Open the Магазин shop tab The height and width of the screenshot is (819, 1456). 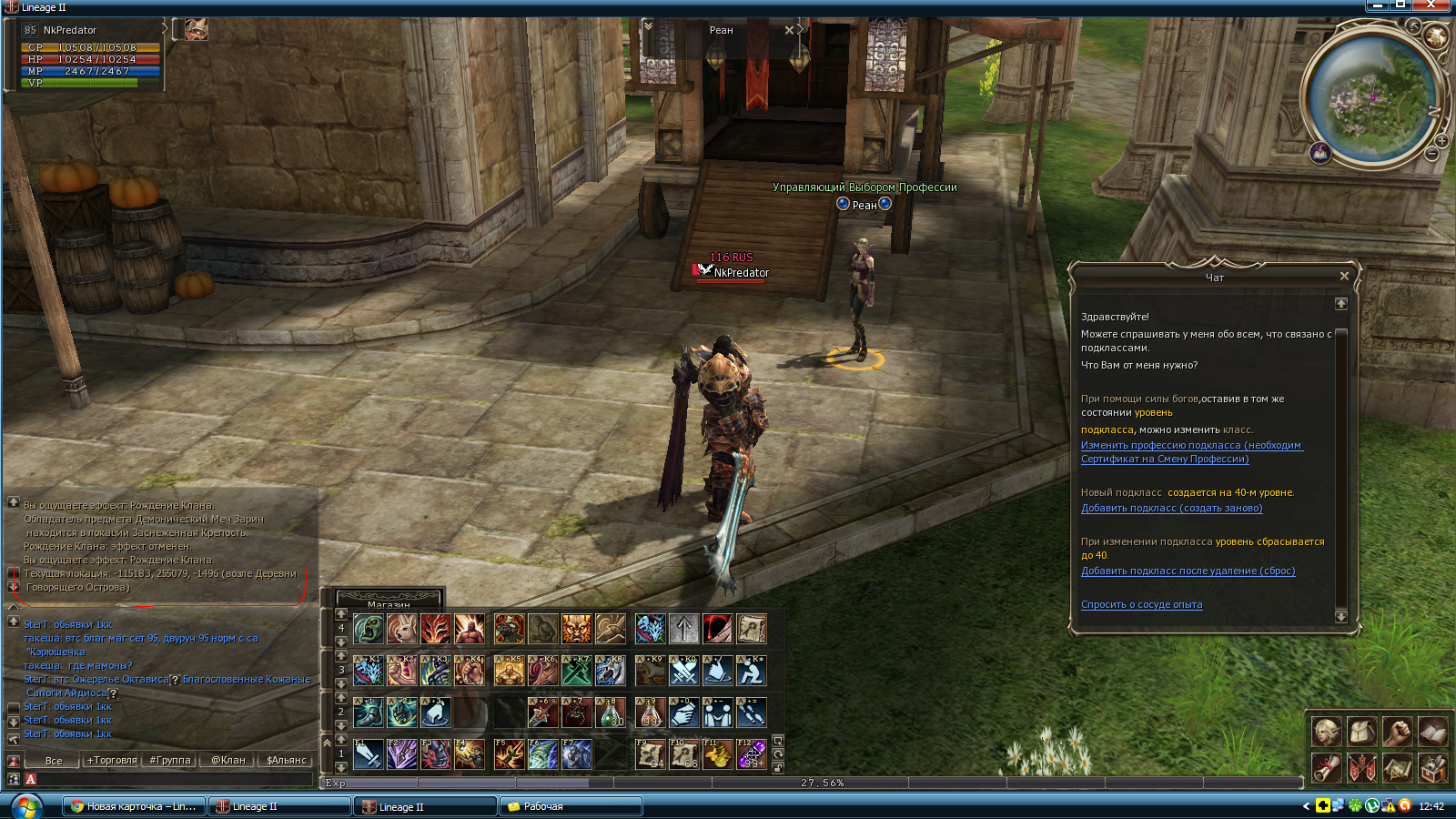(389, 602)
